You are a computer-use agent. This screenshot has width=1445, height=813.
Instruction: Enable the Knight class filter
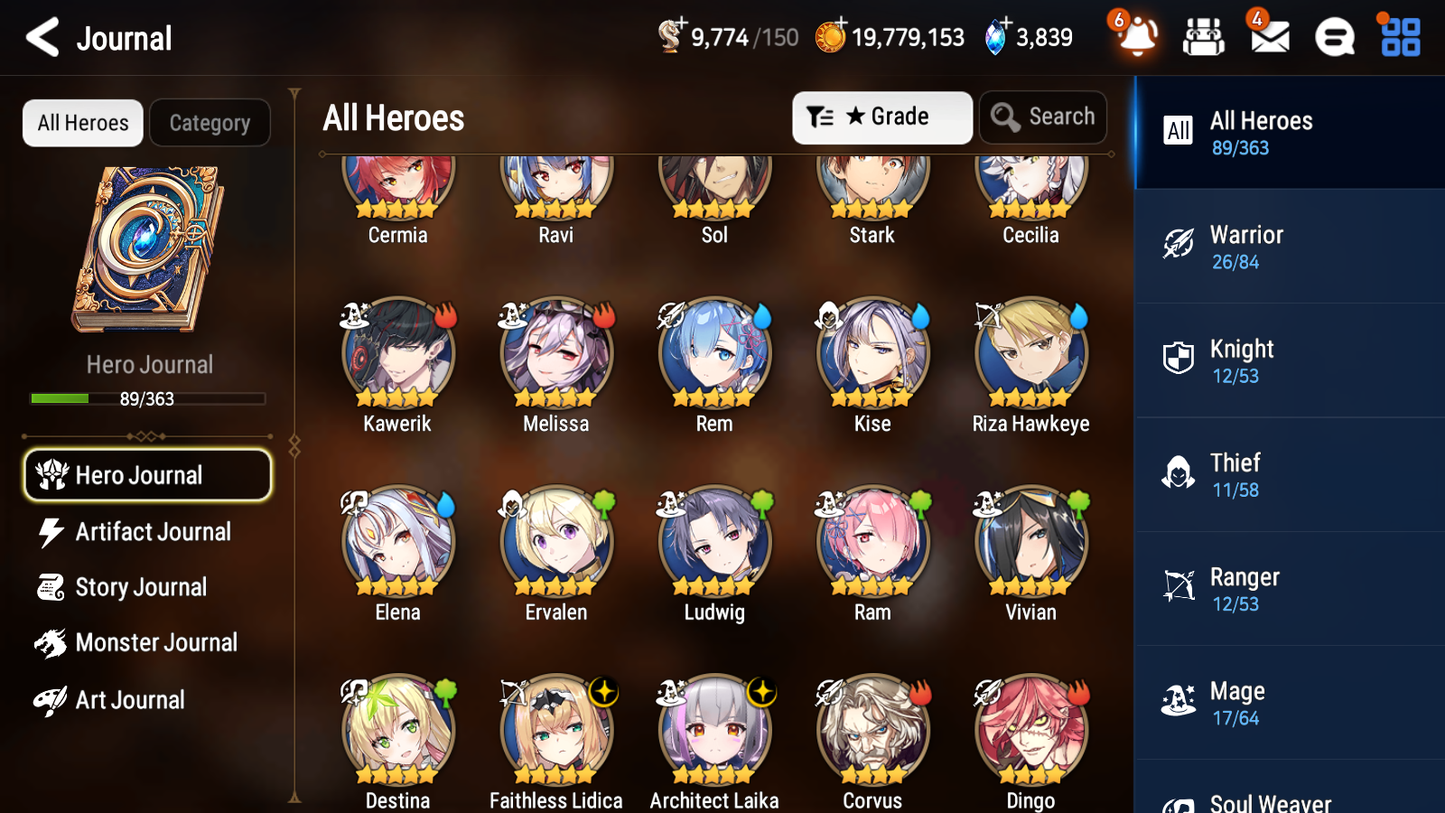tap(1290, 360)
